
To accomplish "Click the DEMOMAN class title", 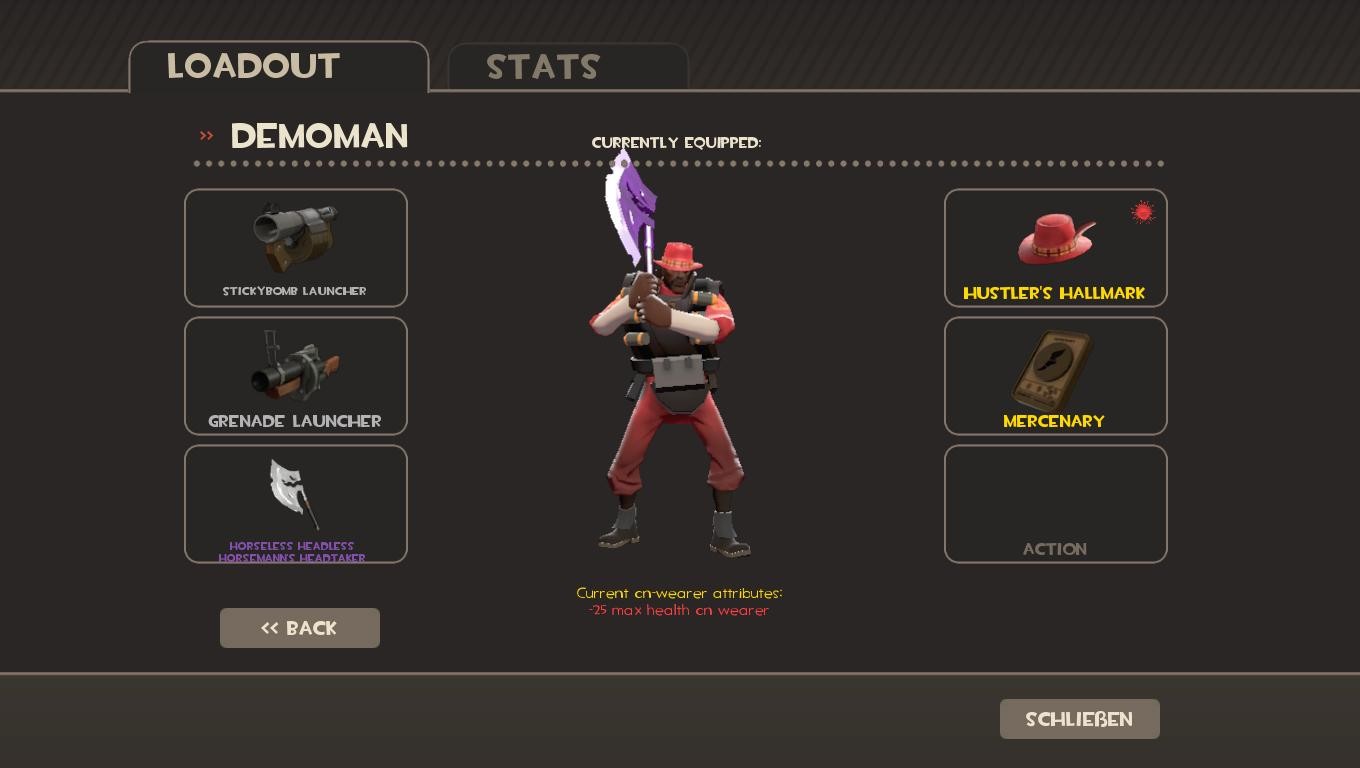I will (x=319, y=136).
